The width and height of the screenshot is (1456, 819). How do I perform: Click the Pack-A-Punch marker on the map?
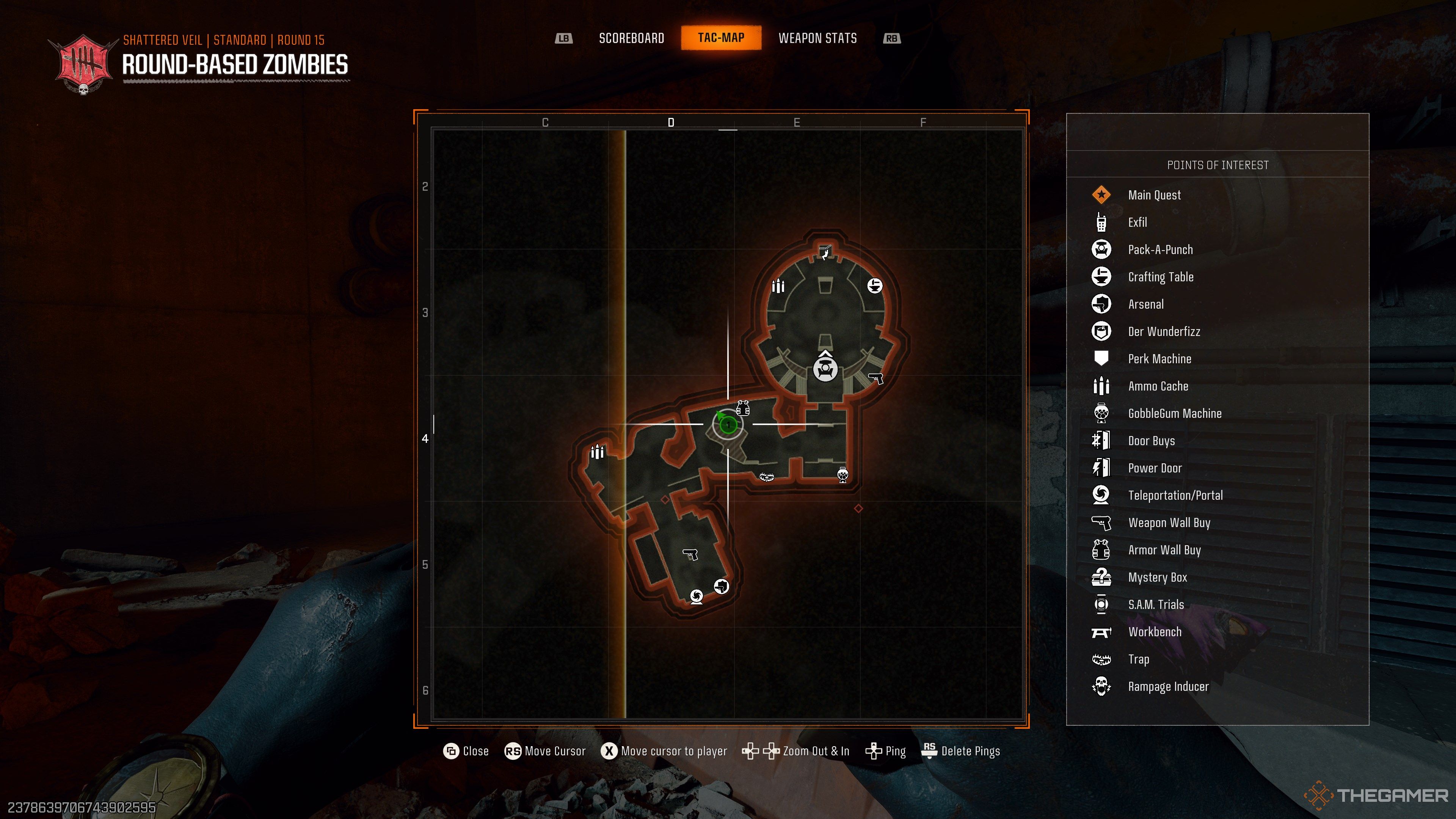[x=825, y=370]
